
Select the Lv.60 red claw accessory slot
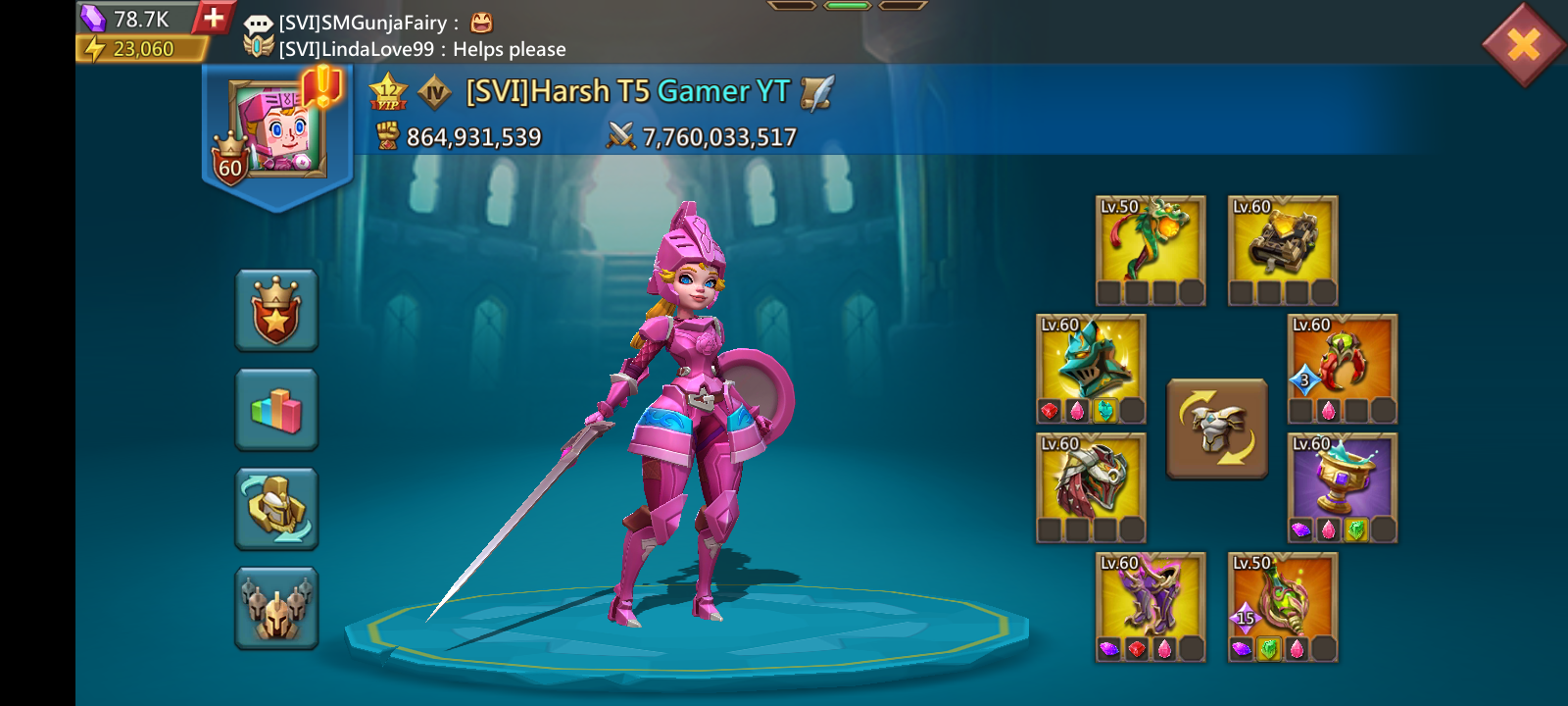(x=1343, y=369)
